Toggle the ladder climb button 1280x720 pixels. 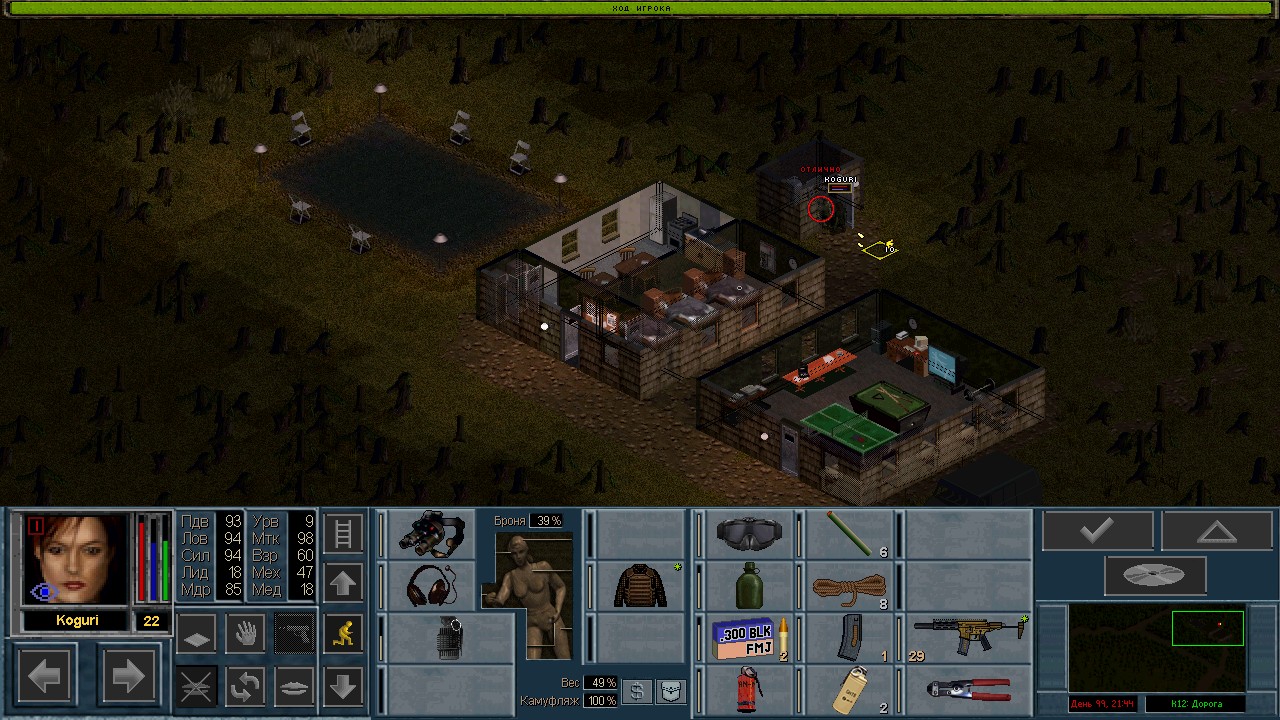point(343,534)
